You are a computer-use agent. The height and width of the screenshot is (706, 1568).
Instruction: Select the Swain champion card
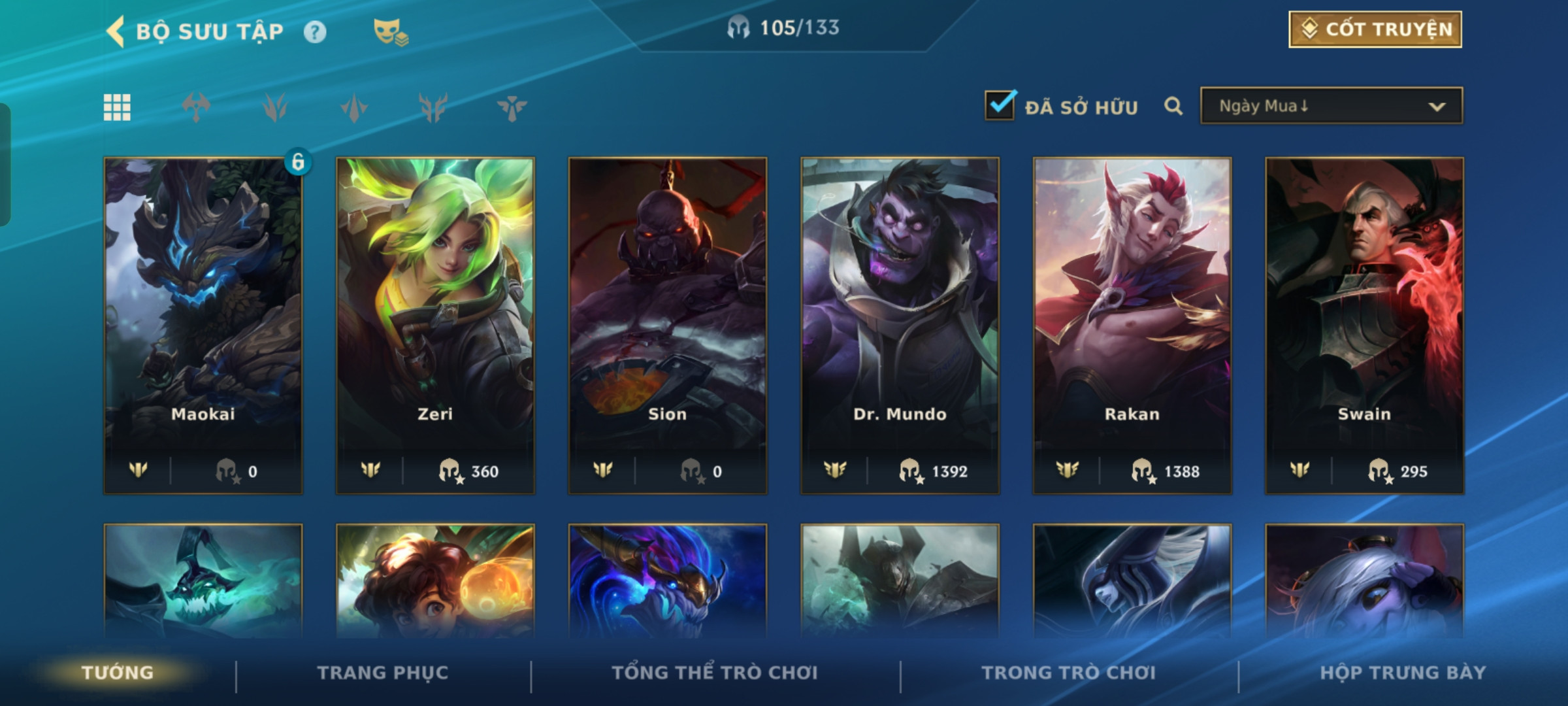(1364, 325)
